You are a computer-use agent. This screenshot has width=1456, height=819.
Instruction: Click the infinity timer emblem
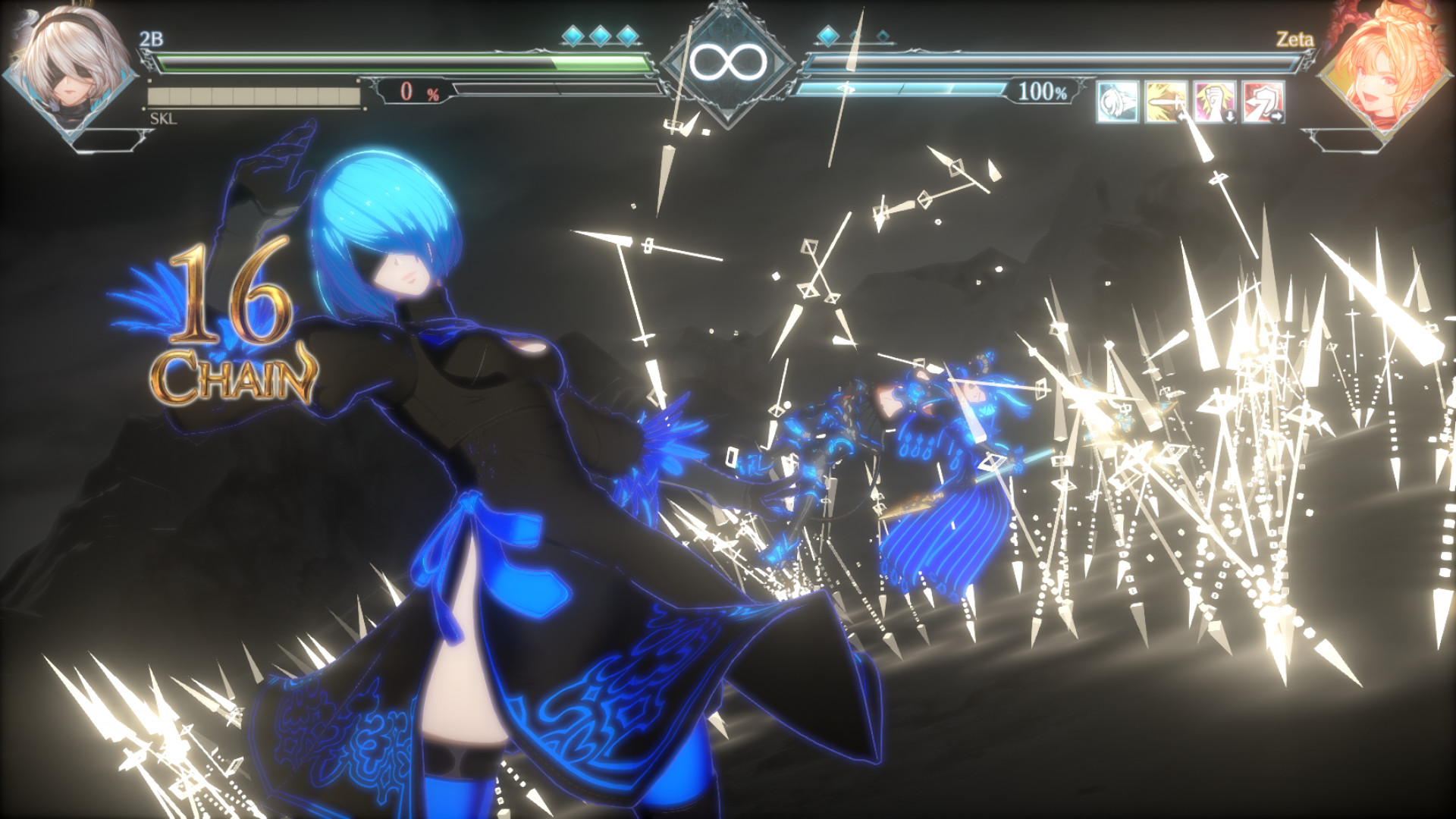pos(728,61)
